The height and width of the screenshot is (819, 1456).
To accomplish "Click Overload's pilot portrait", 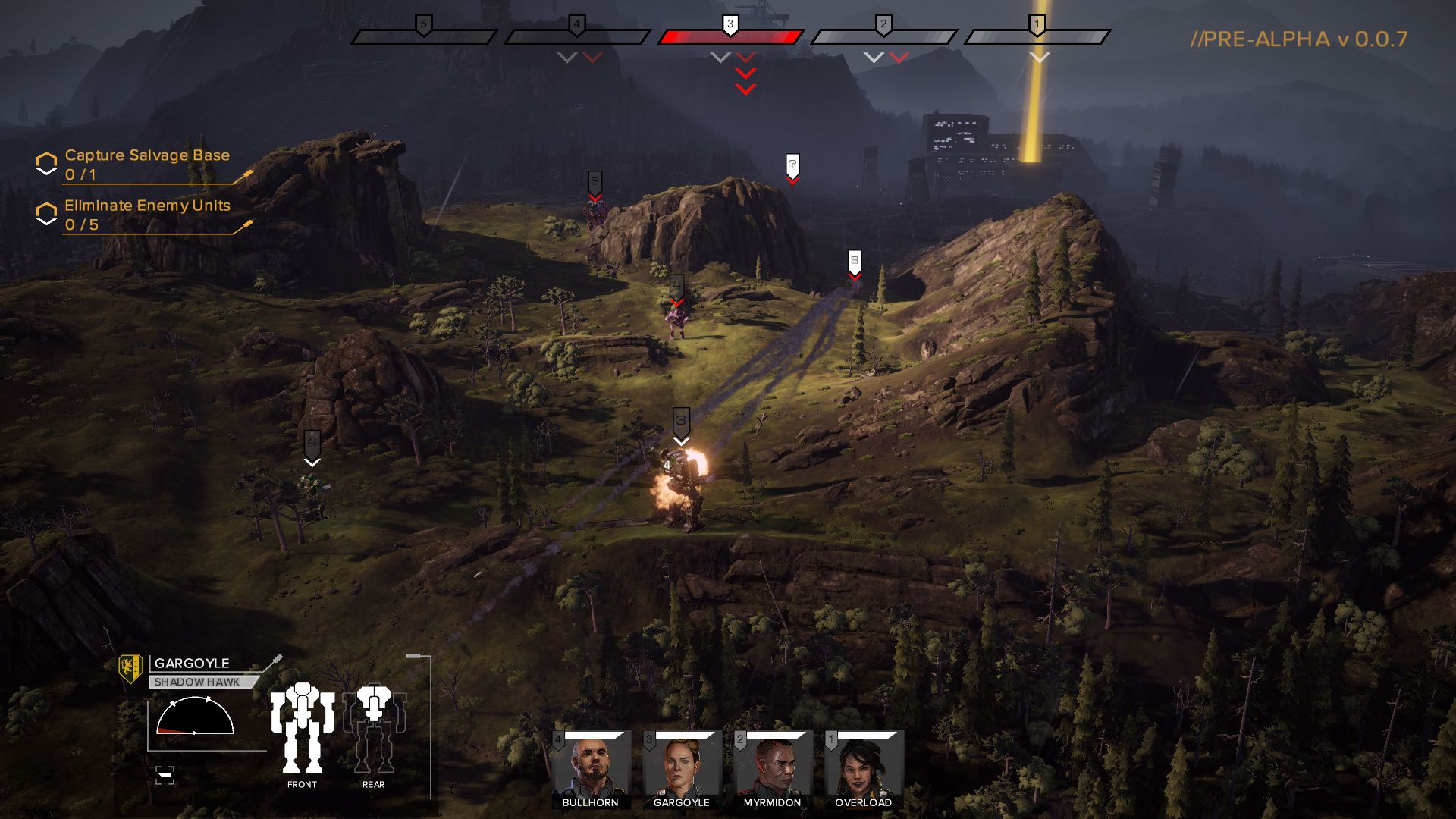I will click(x=863, y=766).
